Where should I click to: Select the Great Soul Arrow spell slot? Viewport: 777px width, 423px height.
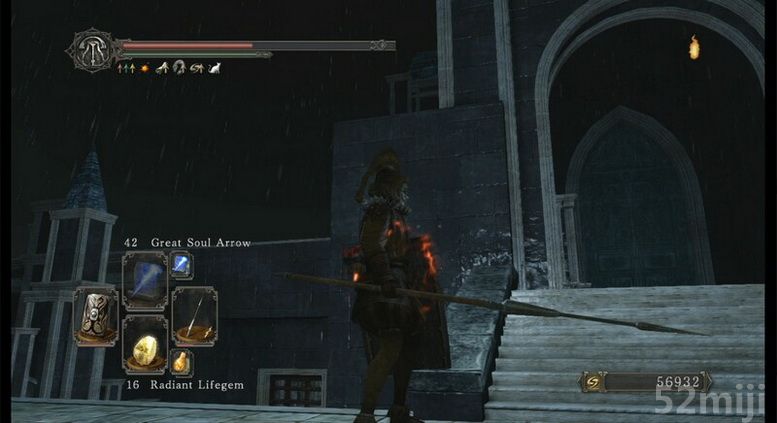point(145,280)
